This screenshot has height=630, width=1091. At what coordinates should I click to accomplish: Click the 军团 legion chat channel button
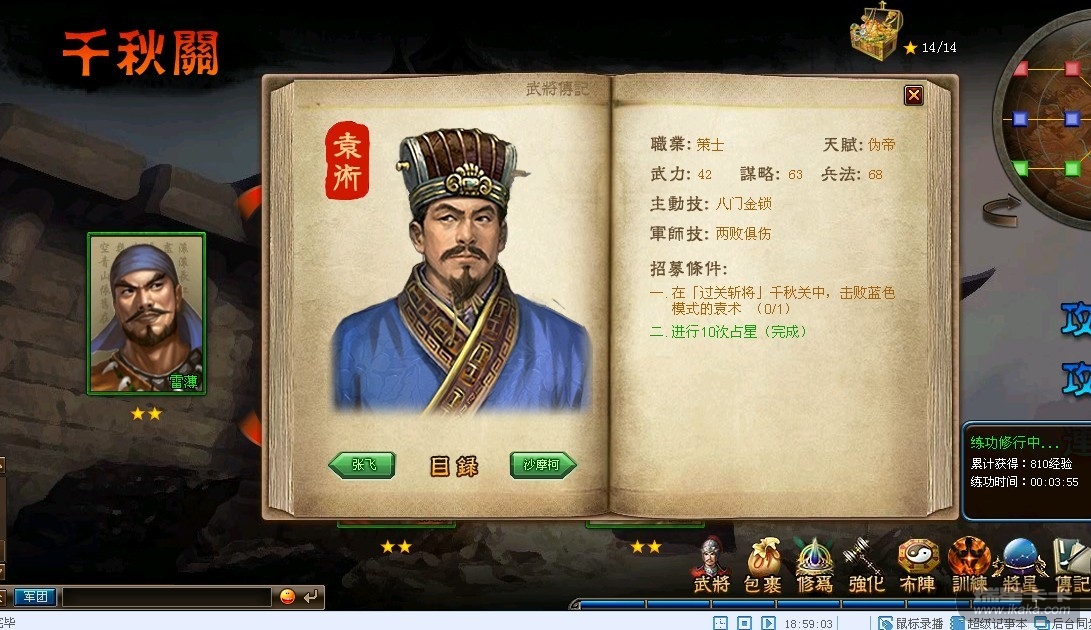coord(35,597)
